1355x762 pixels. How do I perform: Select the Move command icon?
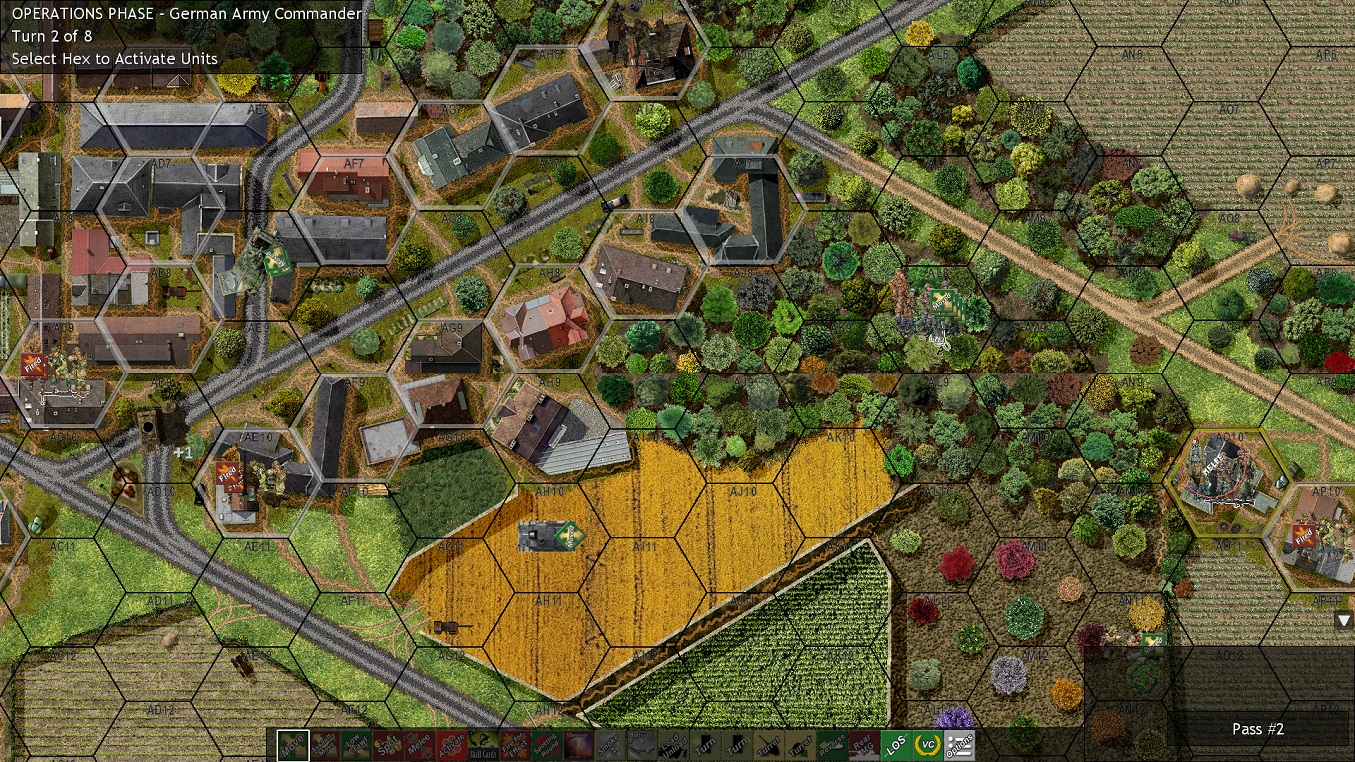[x=292, y=746]
